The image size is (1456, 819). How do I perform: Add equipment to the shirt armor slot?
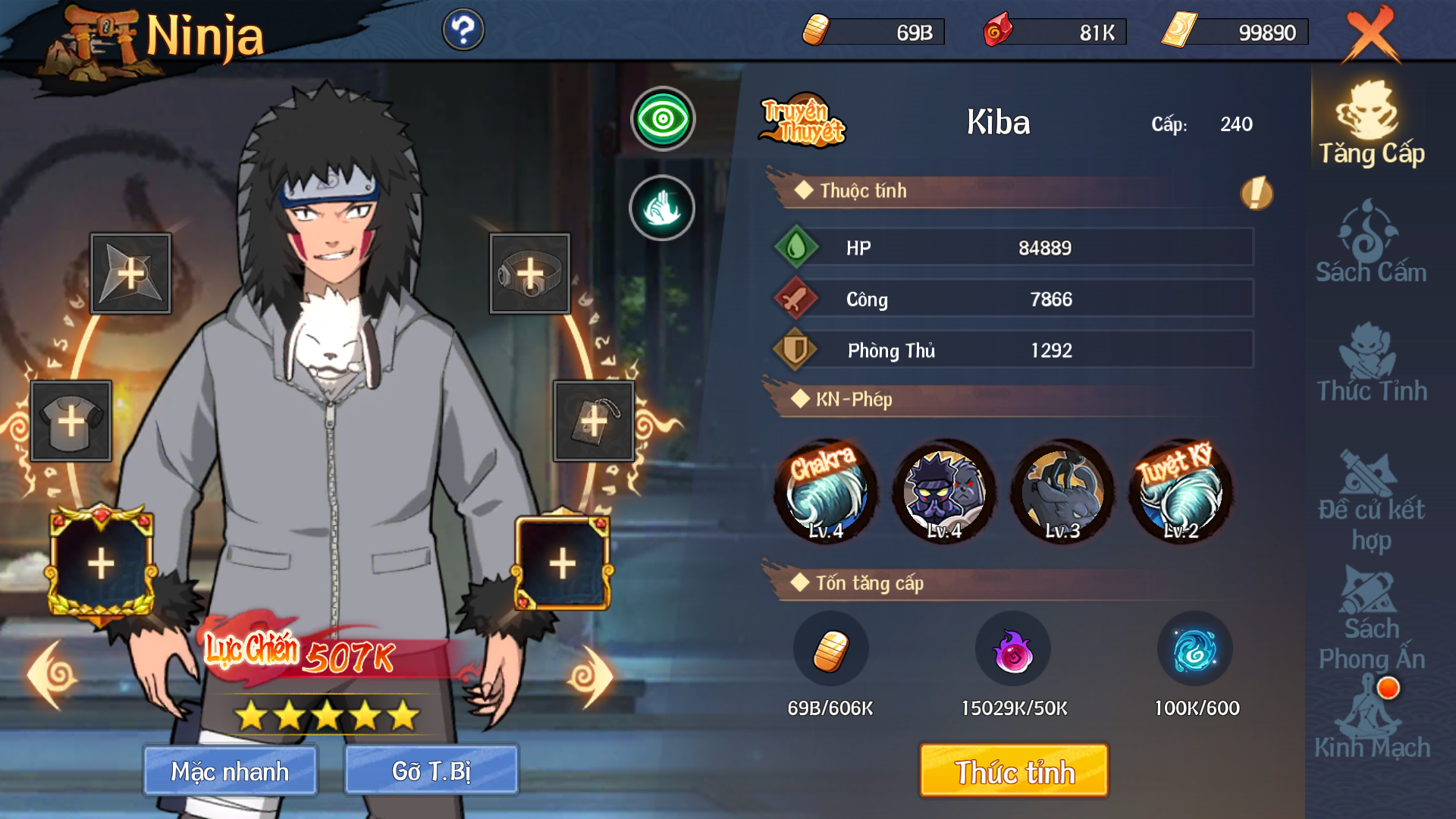click(x=71, y=421)
